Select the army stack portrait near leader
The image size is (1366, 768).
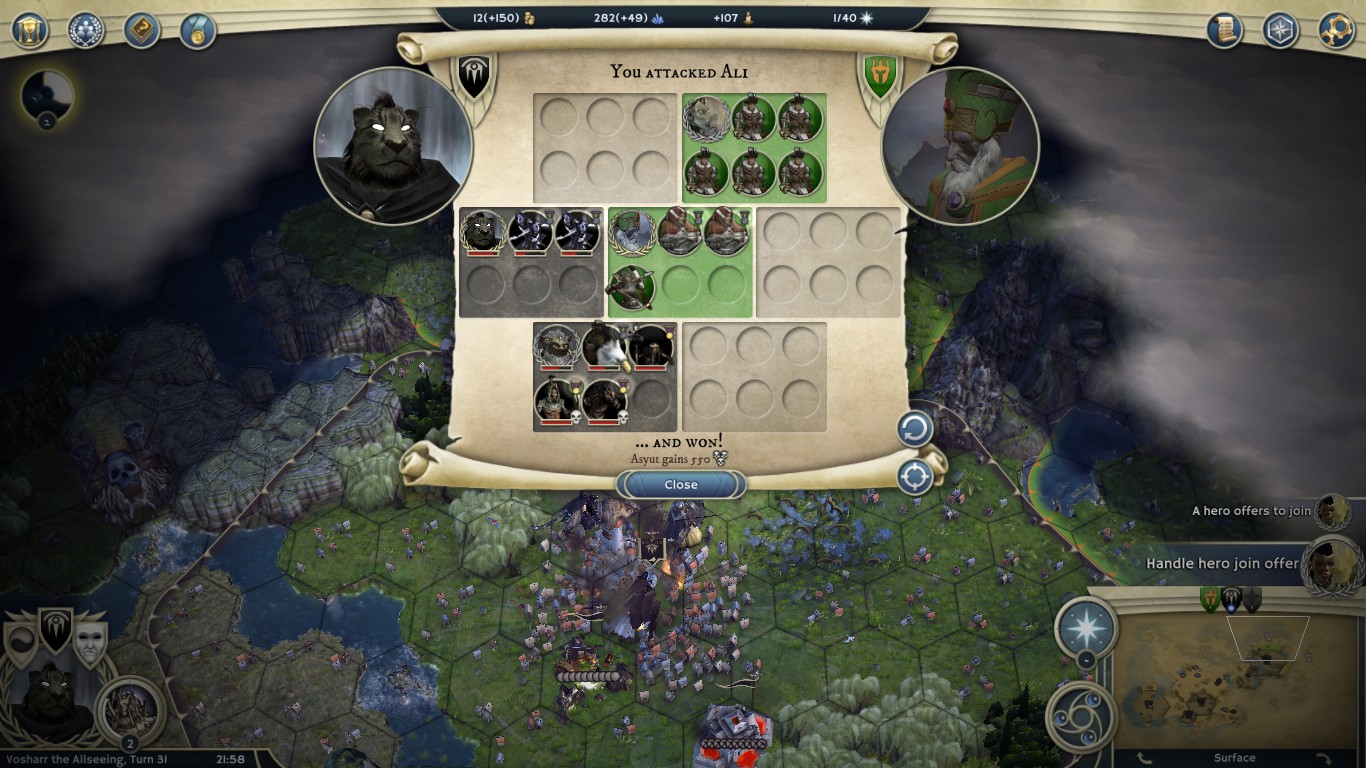point(130,710)
